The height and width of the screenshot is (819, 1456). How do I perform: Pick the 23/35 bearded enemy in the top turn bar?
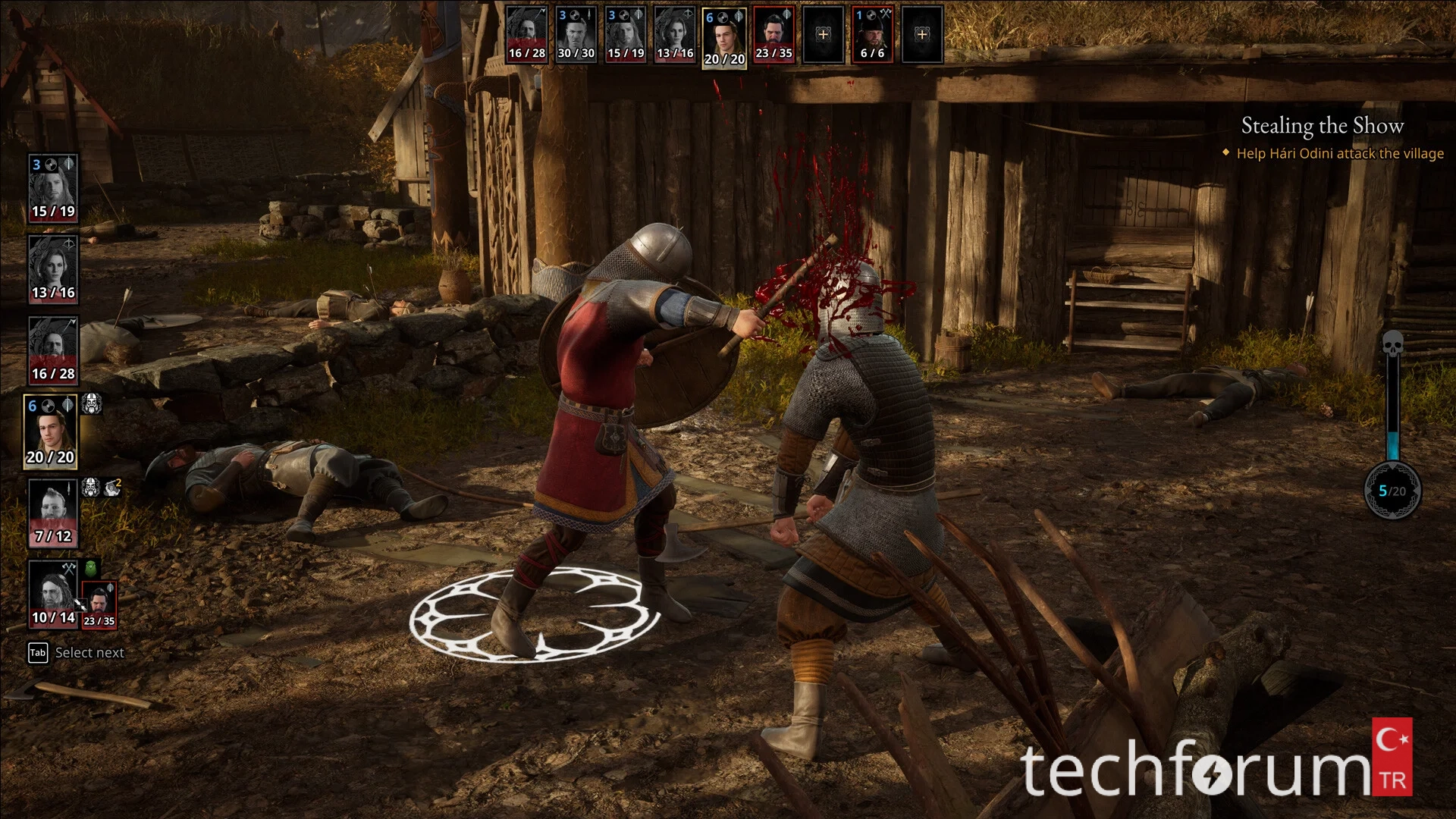point(773,35)
